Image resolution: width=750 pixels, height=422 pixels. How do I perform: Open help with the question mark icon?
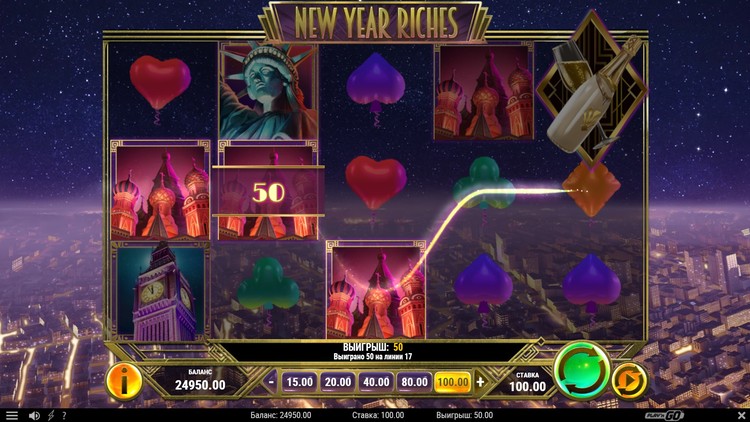click(x=64, y=415)
